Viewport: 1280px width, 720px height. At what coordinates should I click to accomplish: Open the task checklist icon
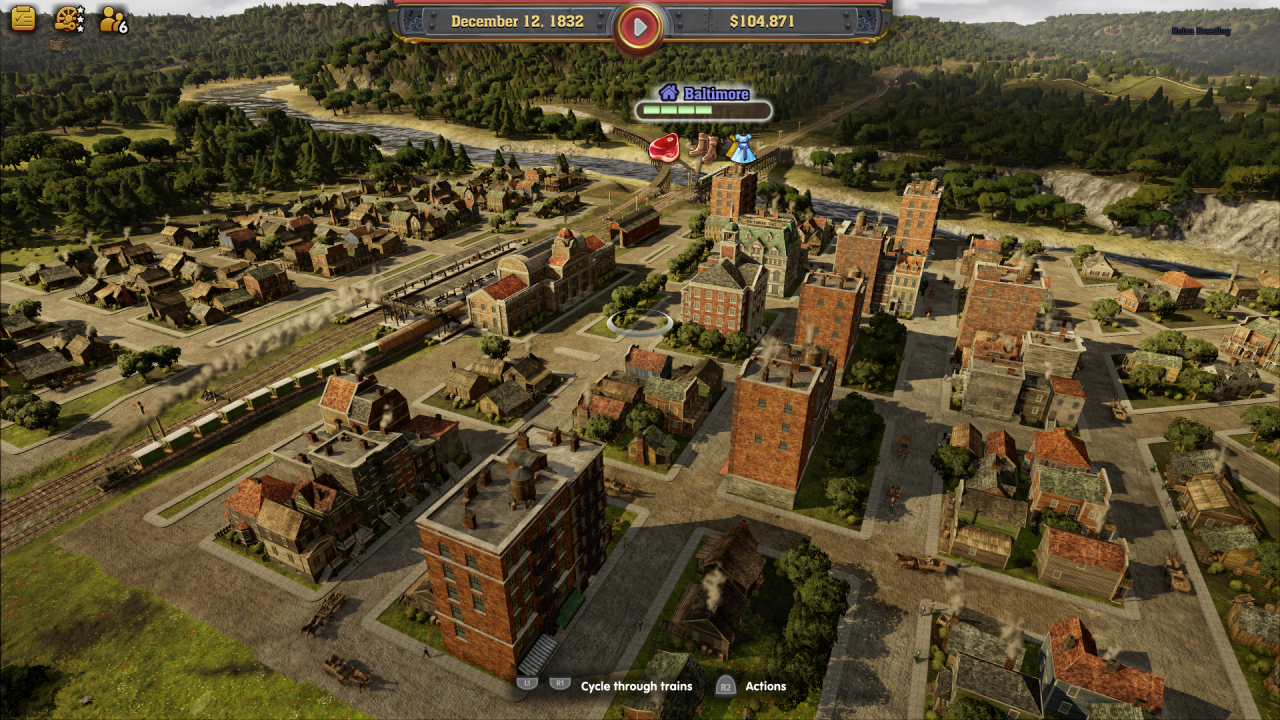23,18
